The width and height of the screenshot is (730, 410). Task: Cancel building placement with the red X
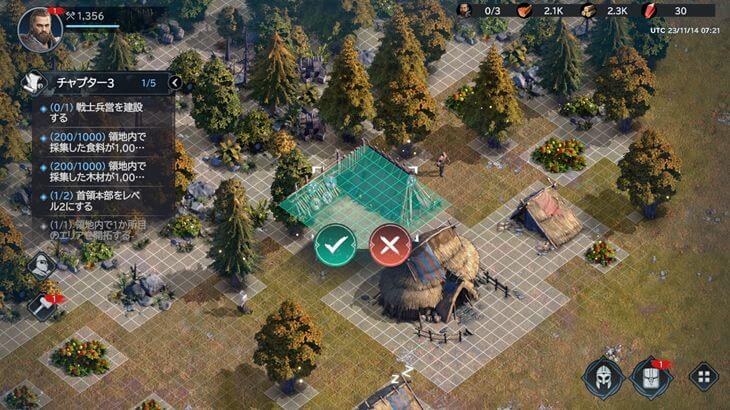click(390, 244)
